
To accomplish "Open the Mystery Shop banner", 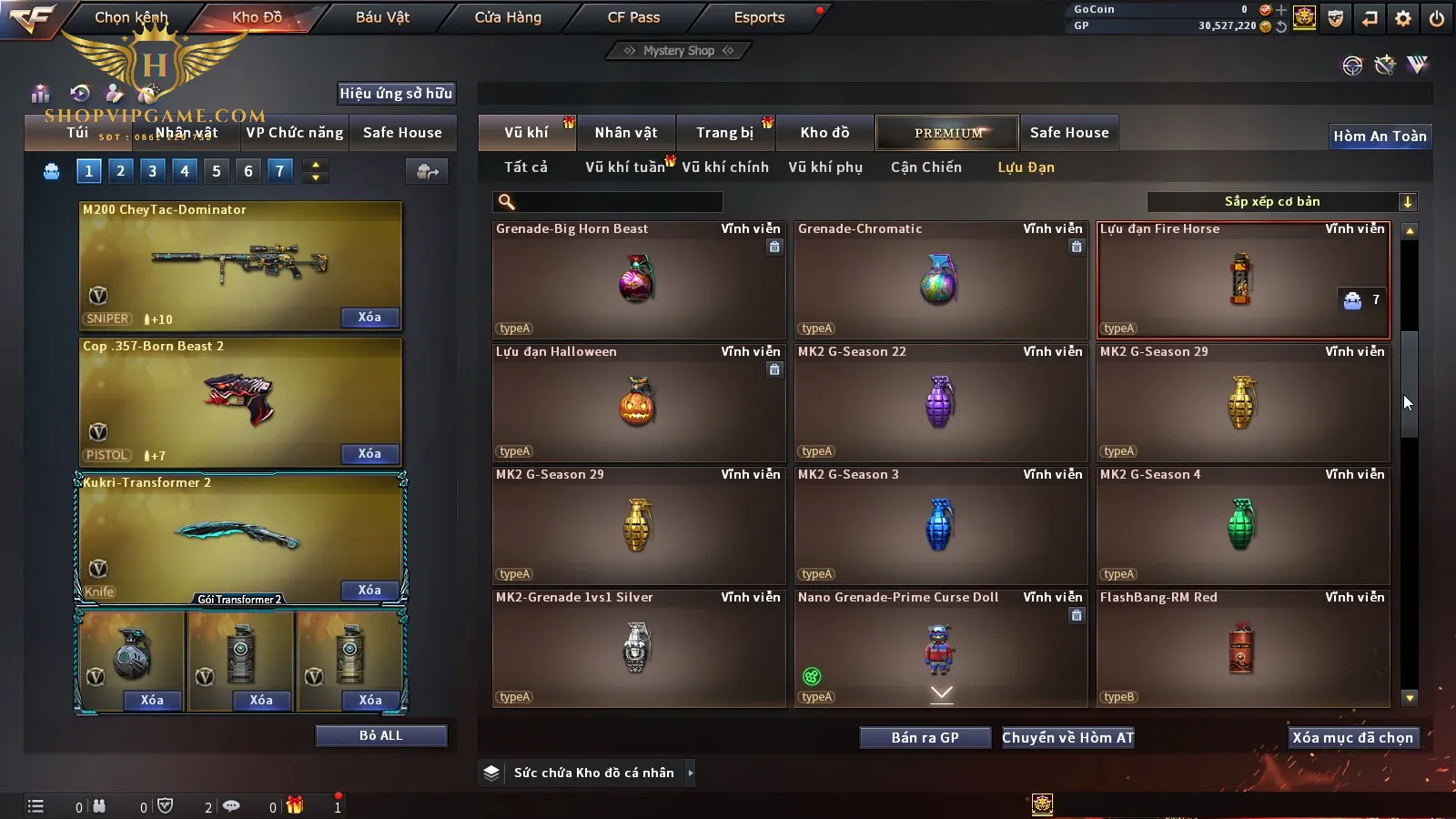I will (678, 51).
